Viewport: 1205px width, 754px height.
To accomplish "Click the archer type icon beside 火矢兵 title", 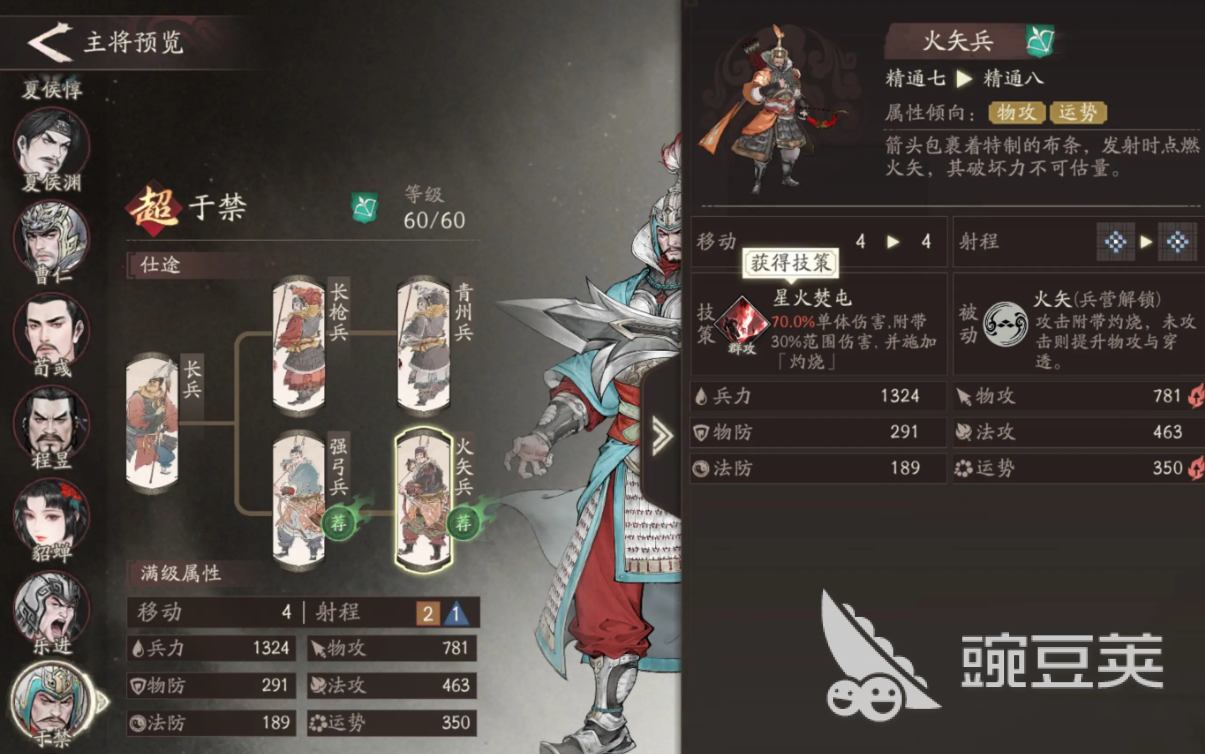I will 1040,41.
